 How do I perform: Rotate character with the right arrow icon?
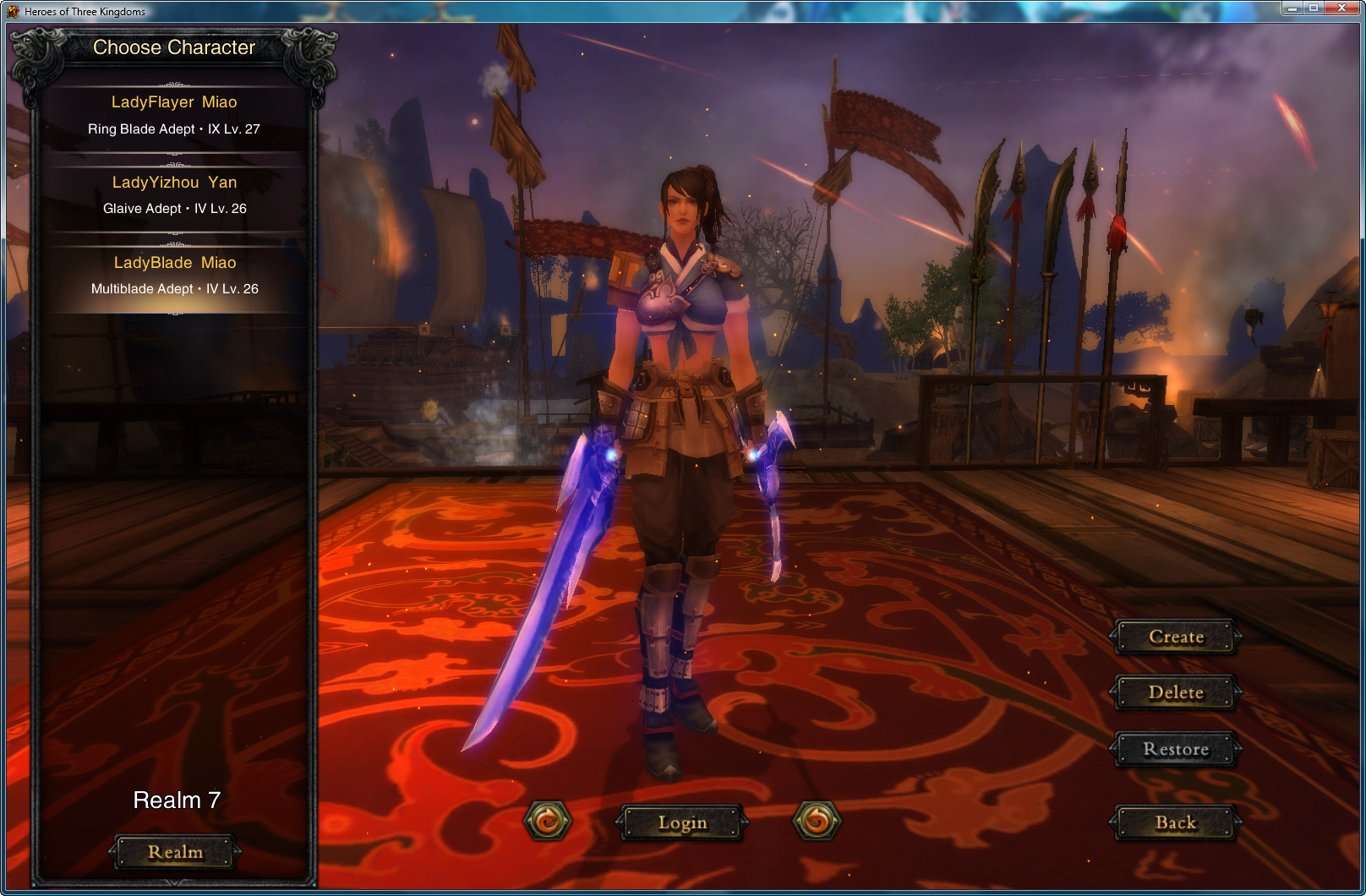817,821
